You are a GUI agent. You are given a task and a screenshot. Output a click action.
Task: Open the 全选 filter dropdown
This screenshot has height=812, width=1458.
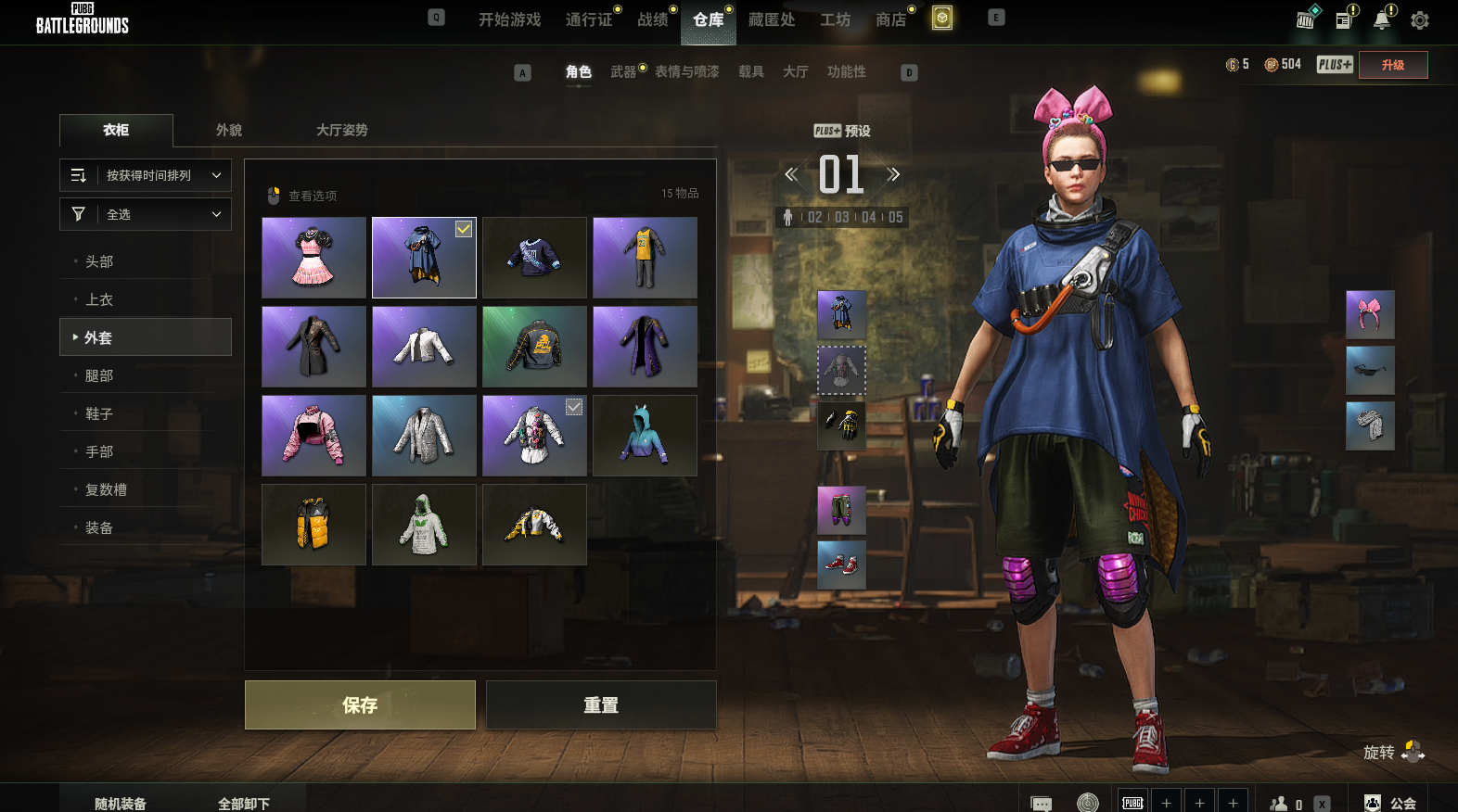146,214
